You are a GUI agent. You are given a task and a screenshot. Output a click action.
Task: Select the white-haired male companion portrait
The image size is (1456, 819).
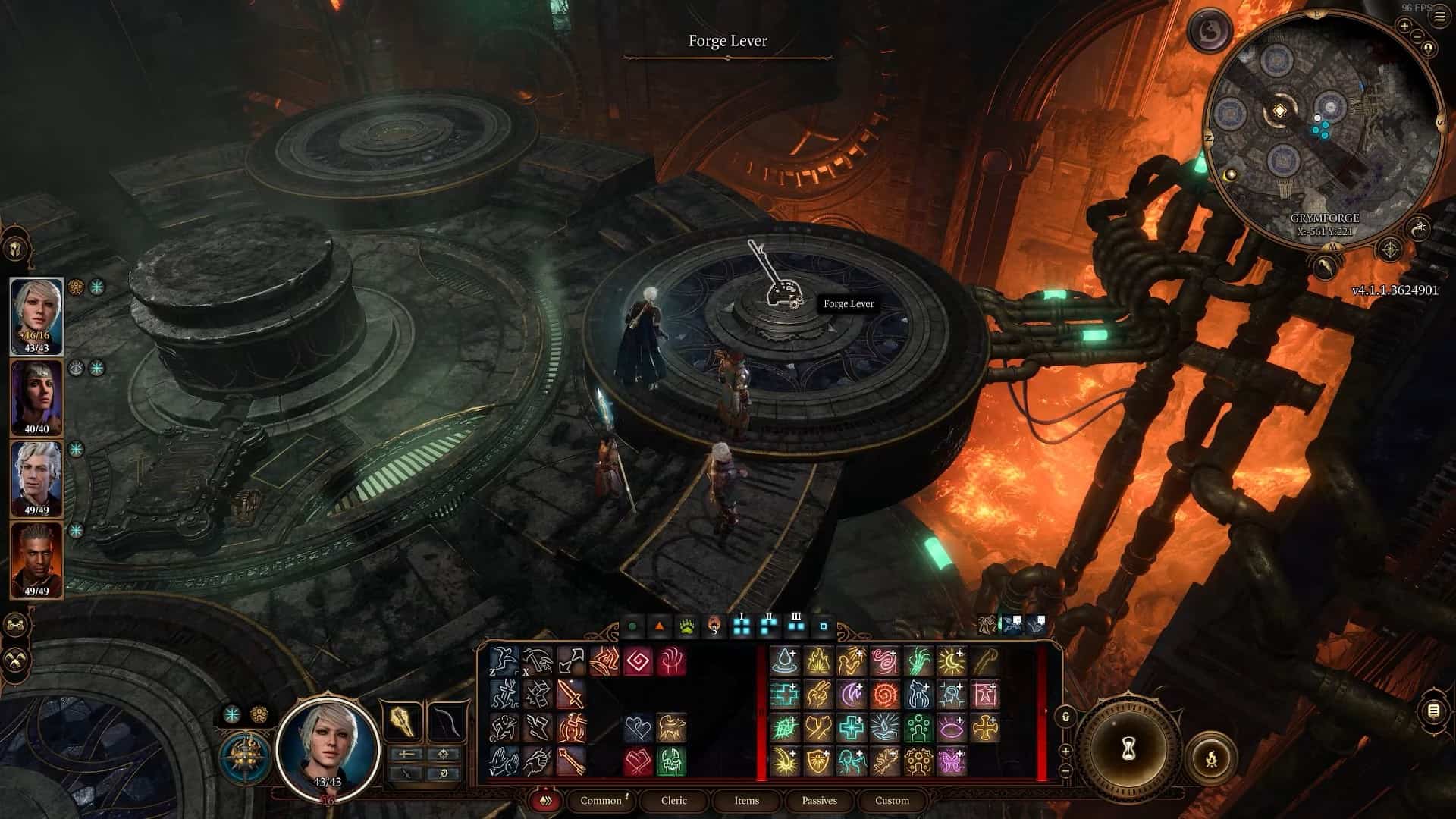tap(36, 476)
